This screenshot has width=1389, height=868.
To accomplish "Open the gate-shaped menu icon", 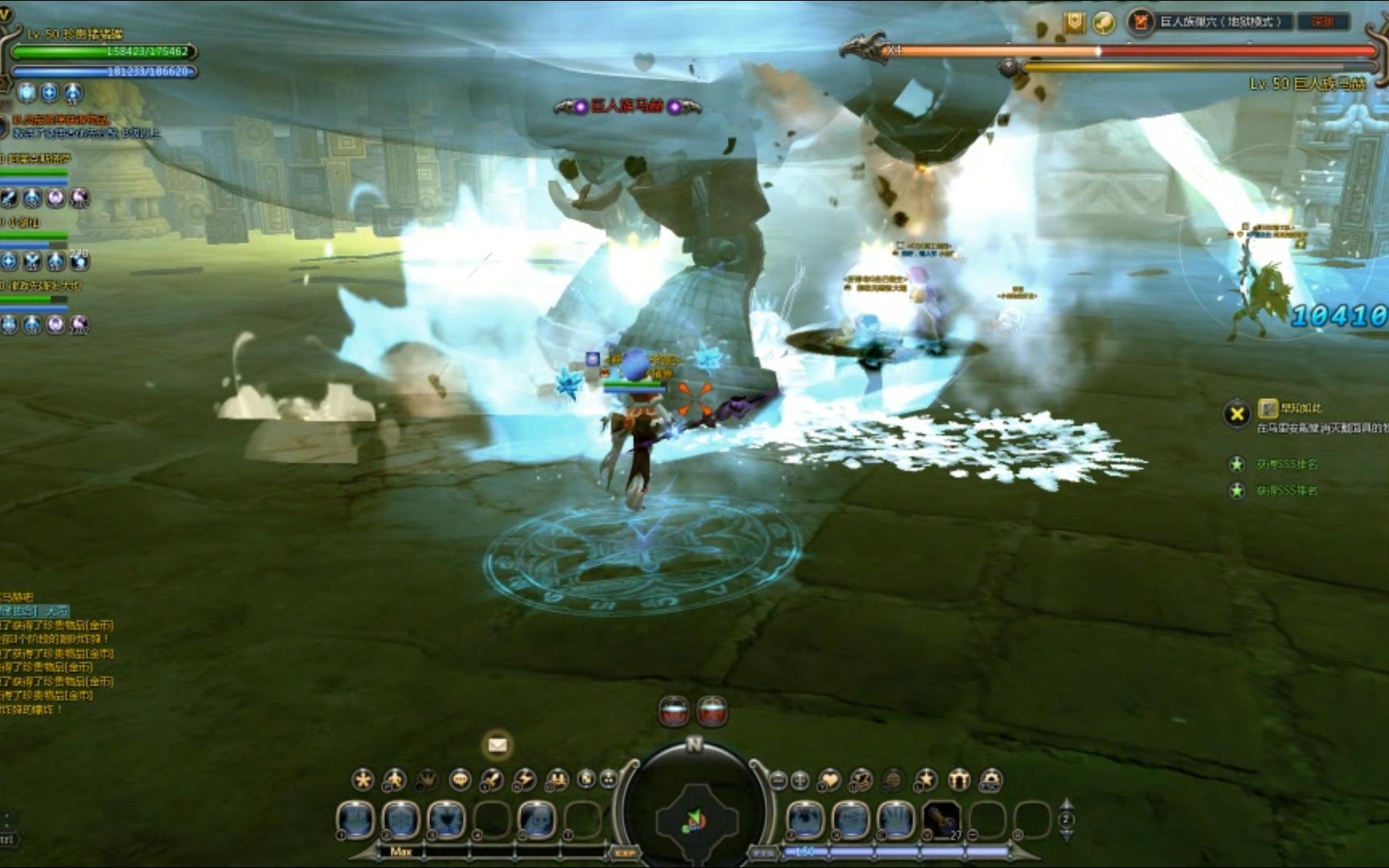I will click(959, 780).
